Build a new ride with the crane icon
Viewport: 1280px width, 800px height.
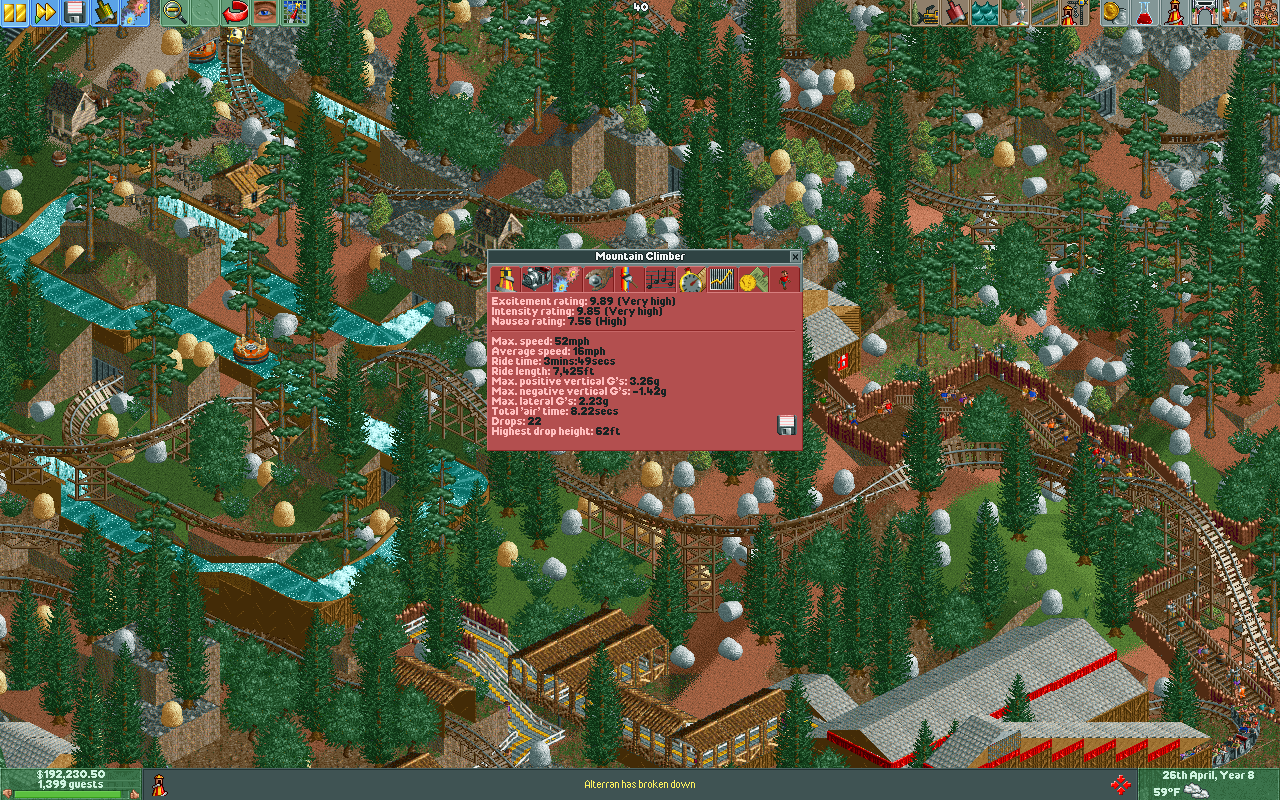(x=1075, y=12)
